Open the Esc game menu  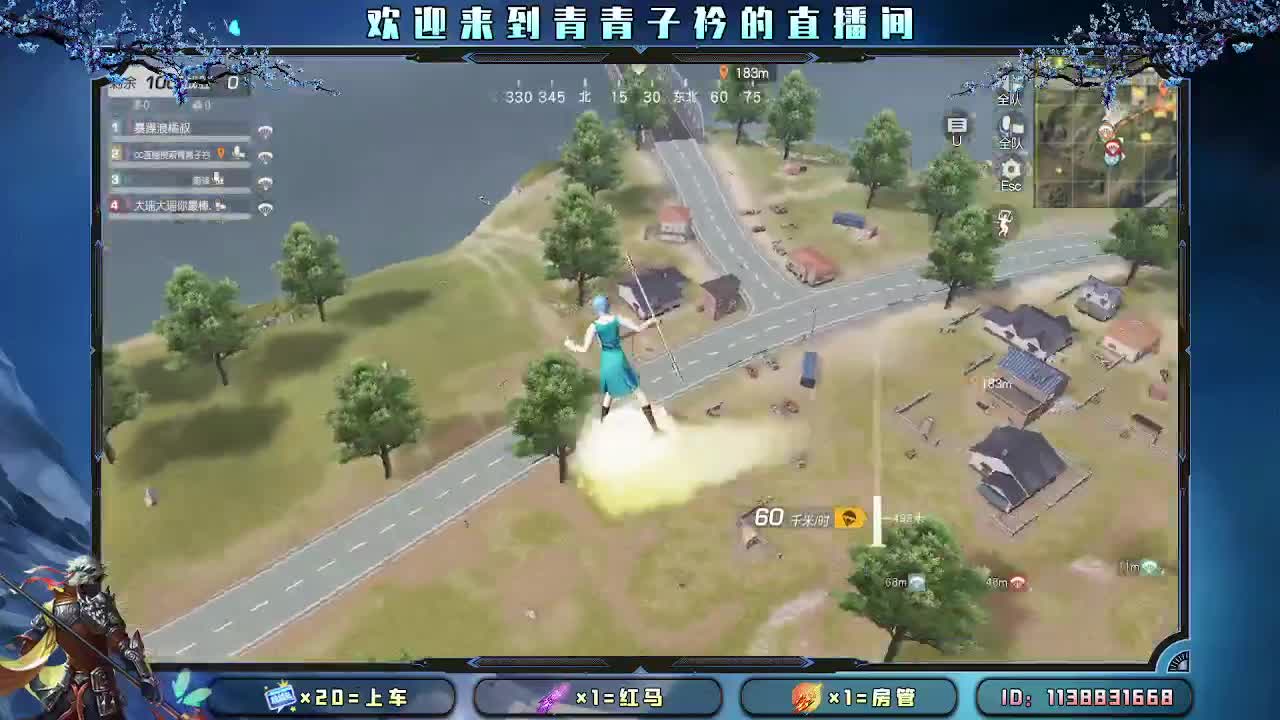point(1010,185)
